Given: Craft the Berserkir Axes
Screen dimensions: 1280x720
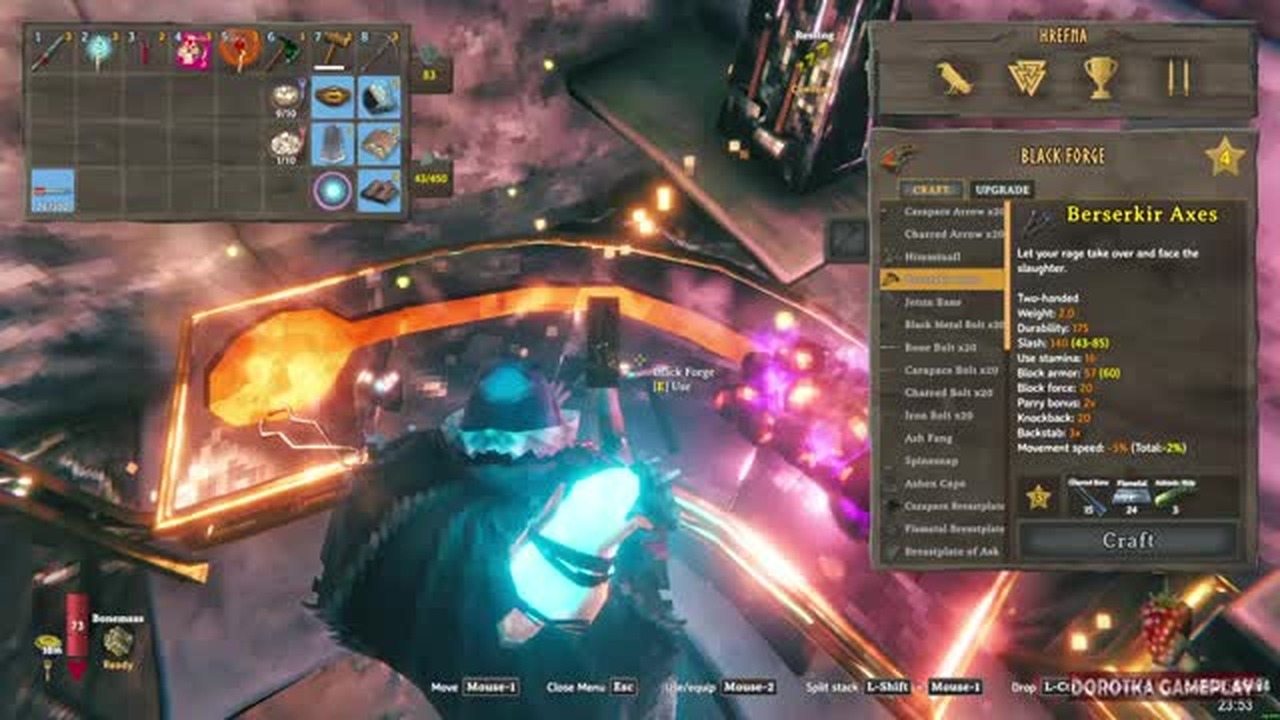Looking at the screenshot, I should click(1128, 541).
